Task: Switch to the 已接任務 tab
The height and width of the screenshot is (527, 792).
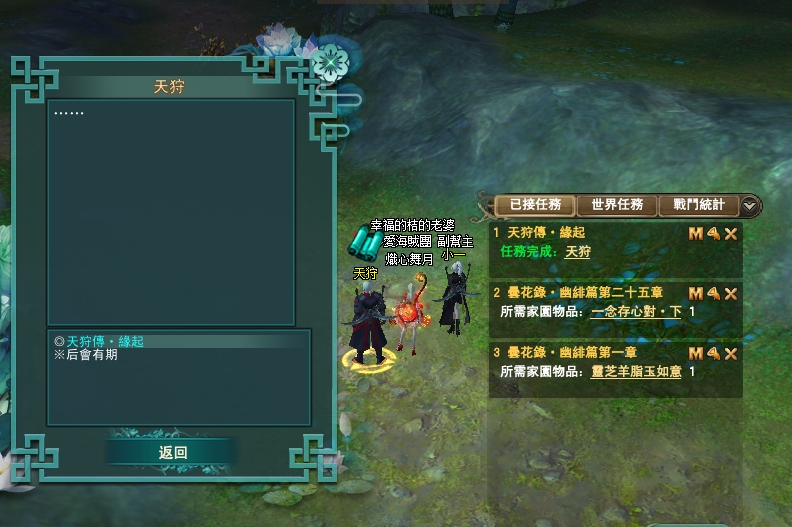Action: (x=536, y=205)
